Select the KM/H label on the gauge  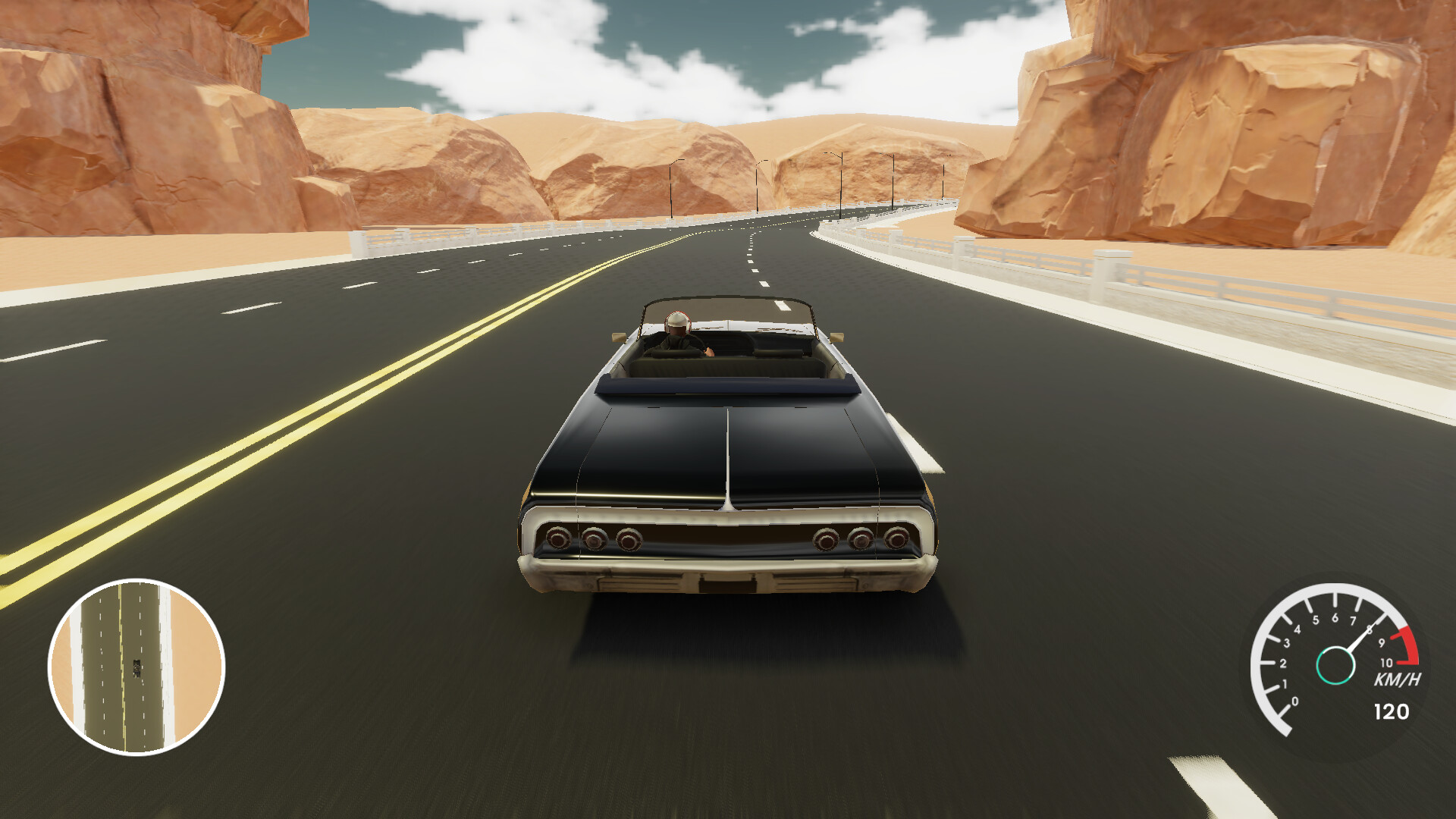coord(1398,678)
